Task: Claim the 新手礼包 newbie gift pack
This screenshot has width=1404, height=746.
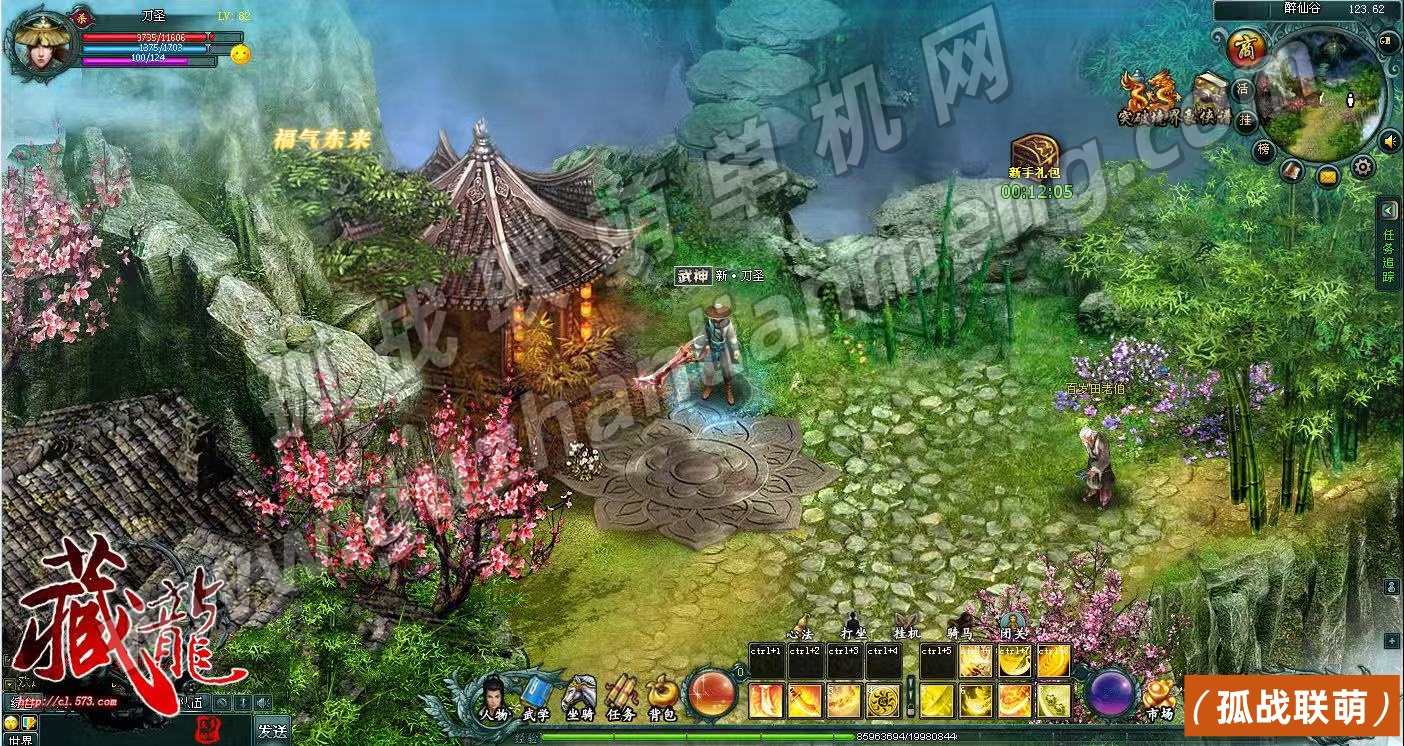Action: pos(1035,155)
